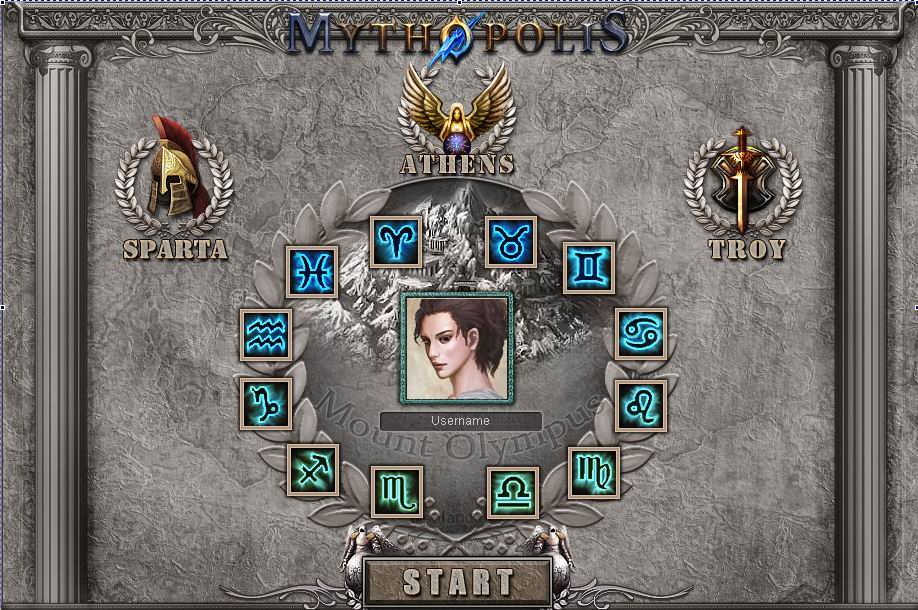This screenshot has width=918, height=610.
Task: Choose the Scorpio zodiac sign
Action: coord(396,492)
